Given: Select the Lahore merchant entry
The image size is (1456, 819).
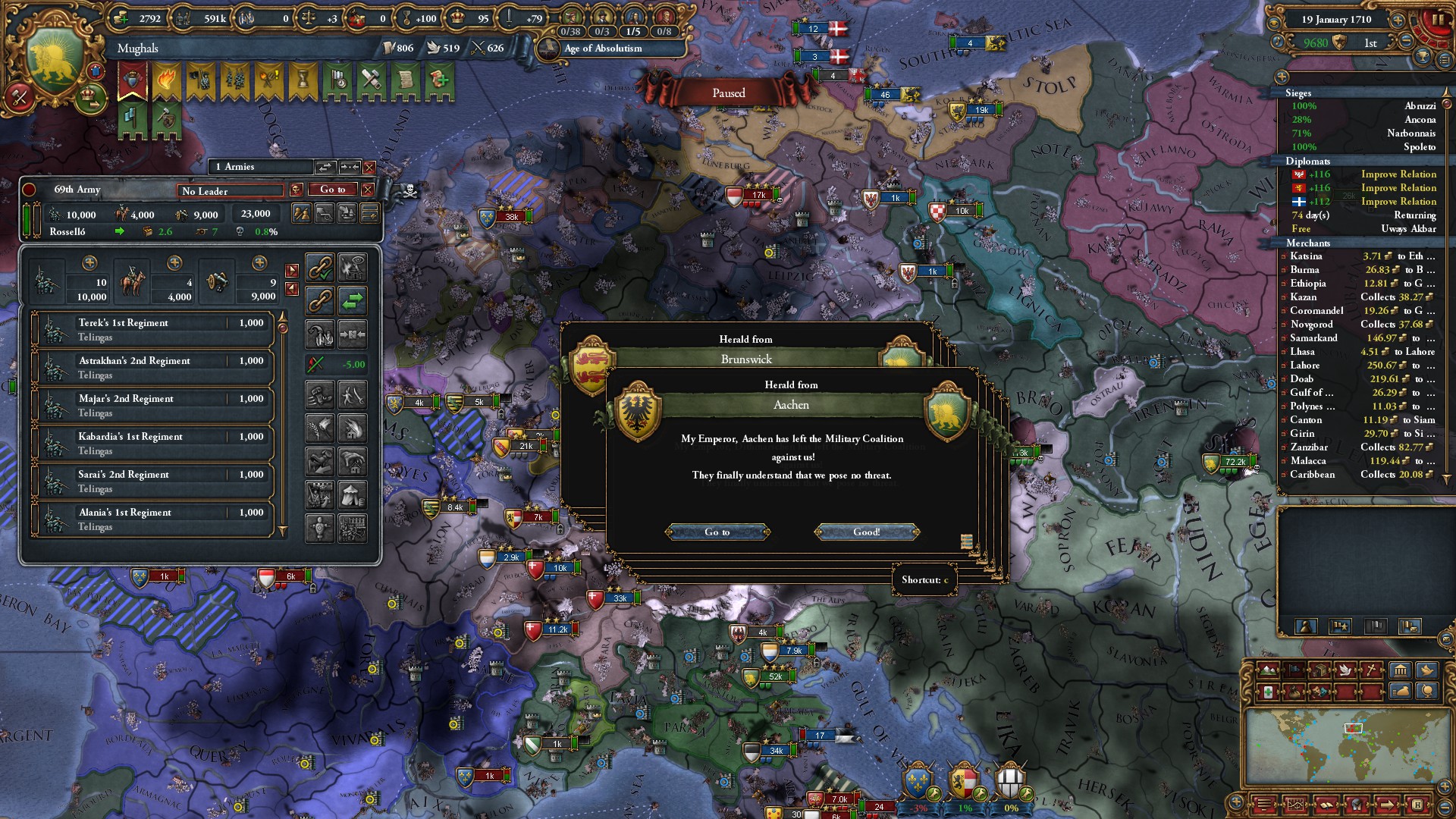Looking at the screenshot, I should pos(1363,366).
